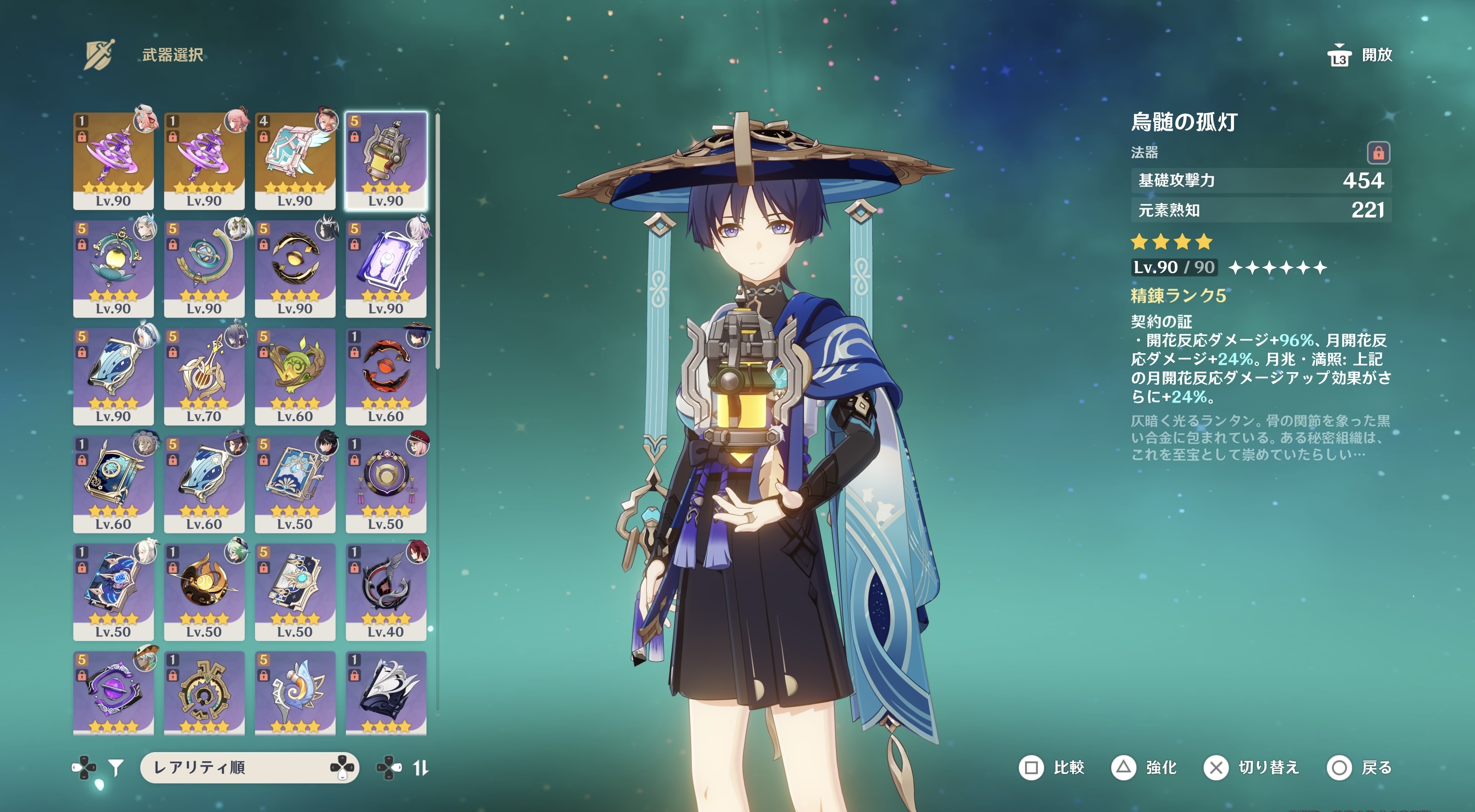The width and height of the screenshot is (1475, 812).
Task: Pick the purple round catalyst with tassels
Action: pyautogui.click(x=385, y=483)
